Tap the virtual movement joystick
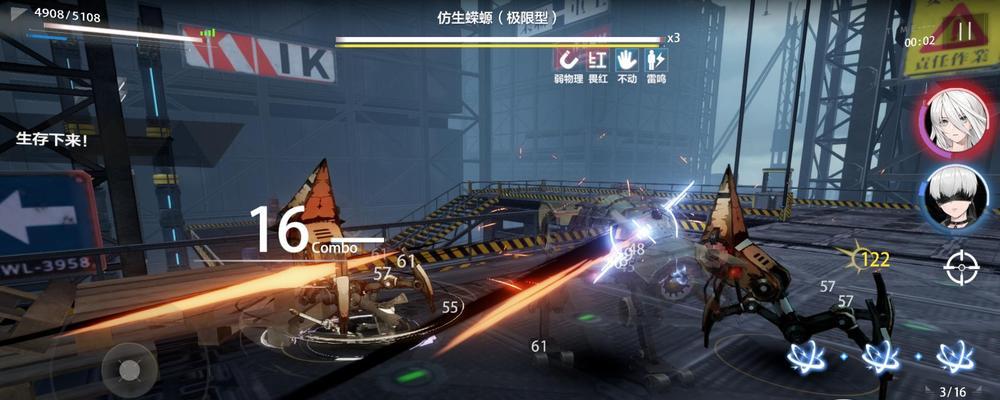Viewport: 1000px width, 400px height. tap(129, 370)
